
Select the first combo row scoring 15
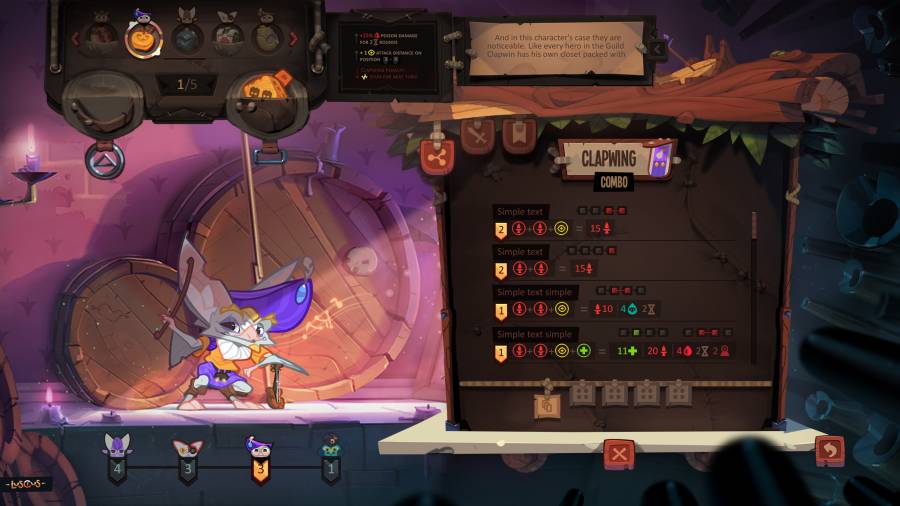click(x=560, y=229)
